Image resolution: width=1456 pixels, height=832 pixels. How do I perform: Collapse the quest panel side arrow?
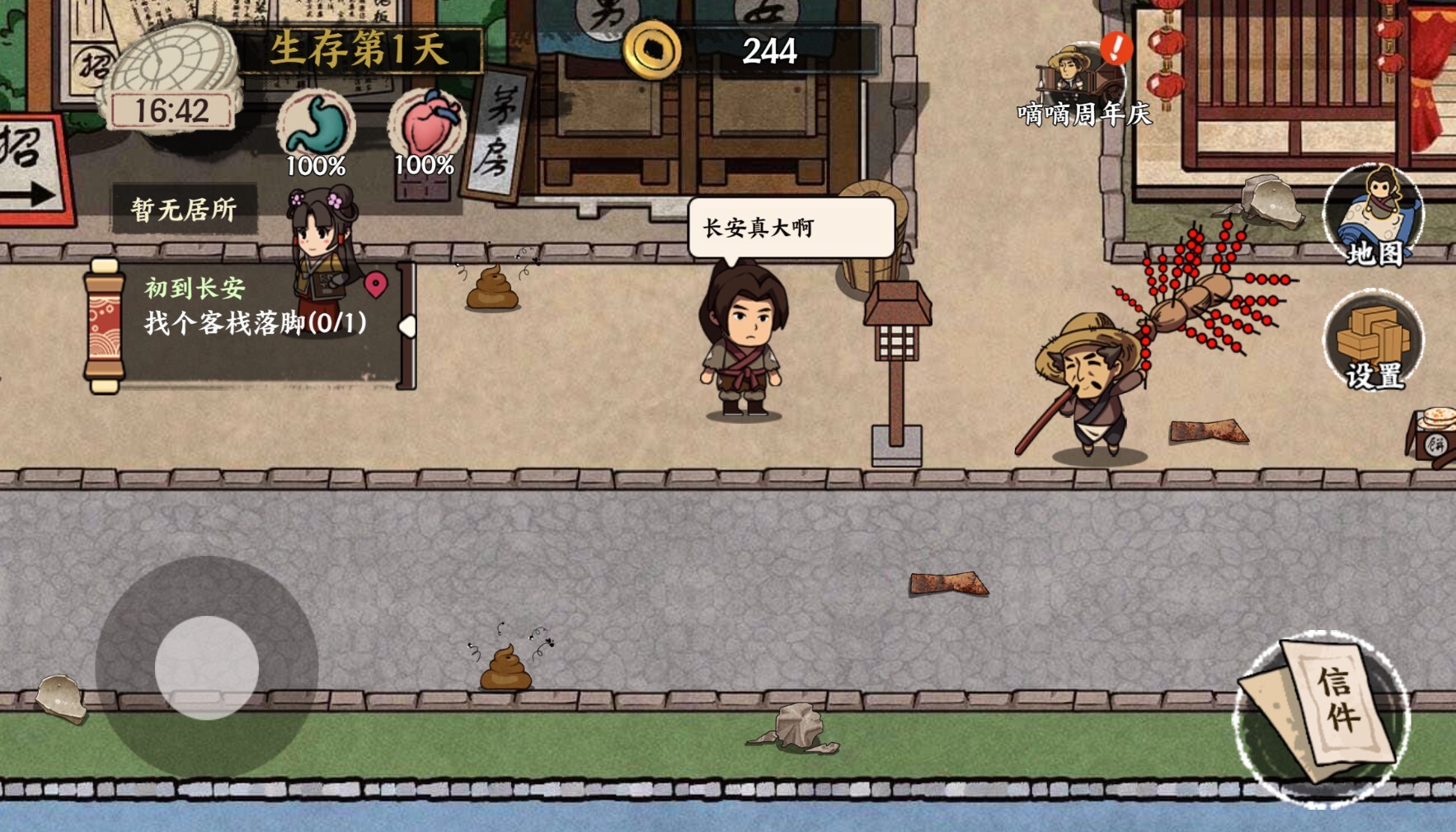[x=406, y=327]
